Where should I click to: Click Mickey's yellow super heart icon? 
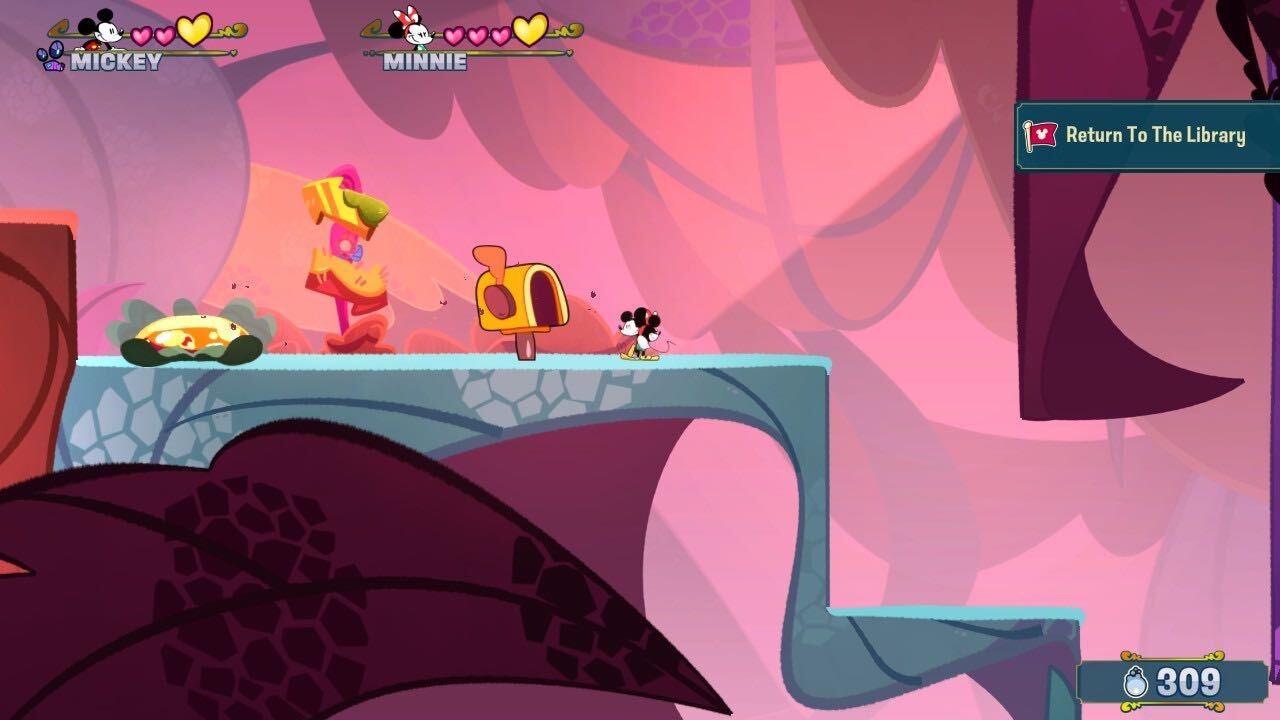[192, 30]
